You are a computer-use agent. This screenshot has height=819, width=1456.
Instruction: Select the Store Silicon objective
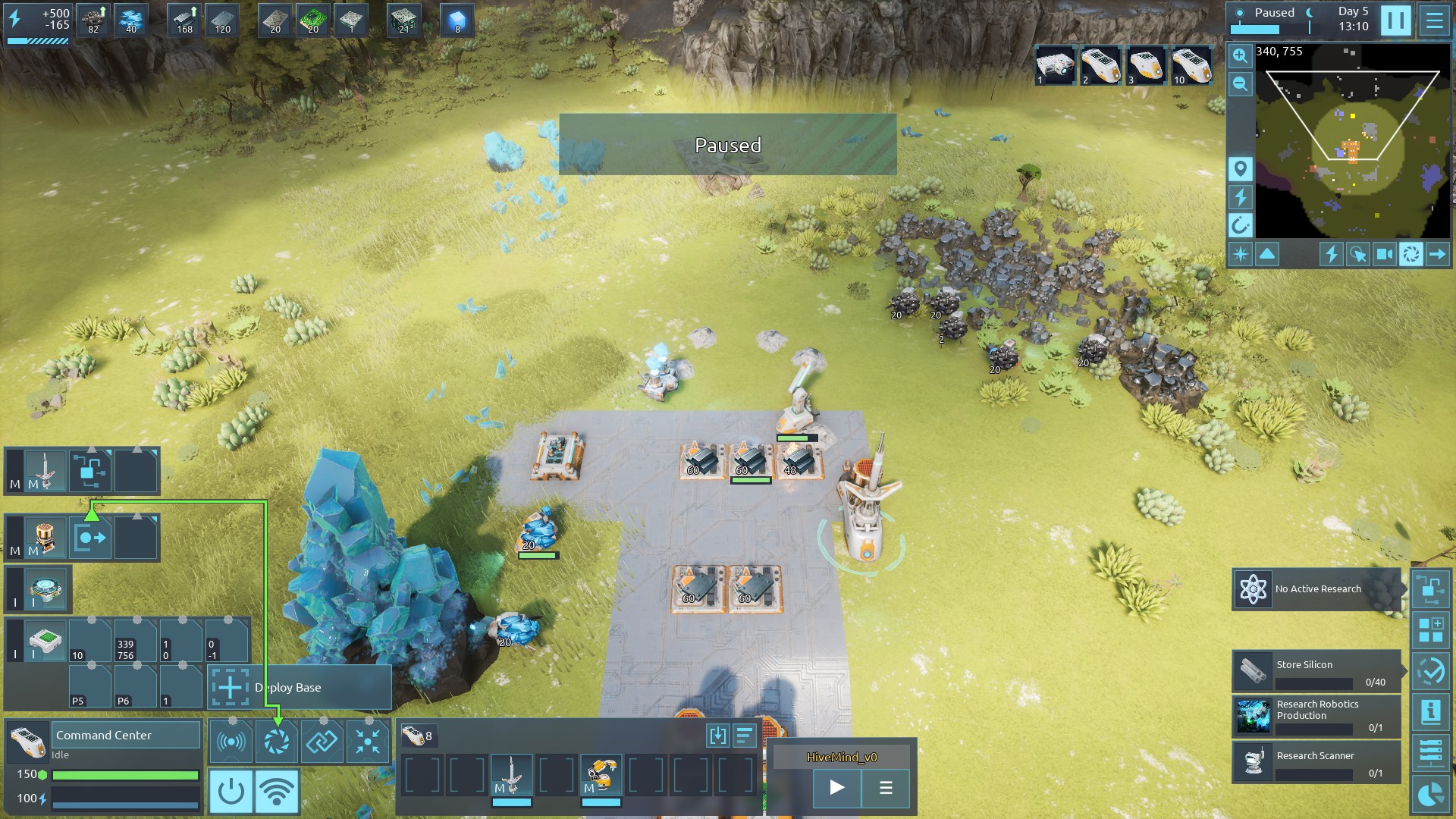point(1316,671)
